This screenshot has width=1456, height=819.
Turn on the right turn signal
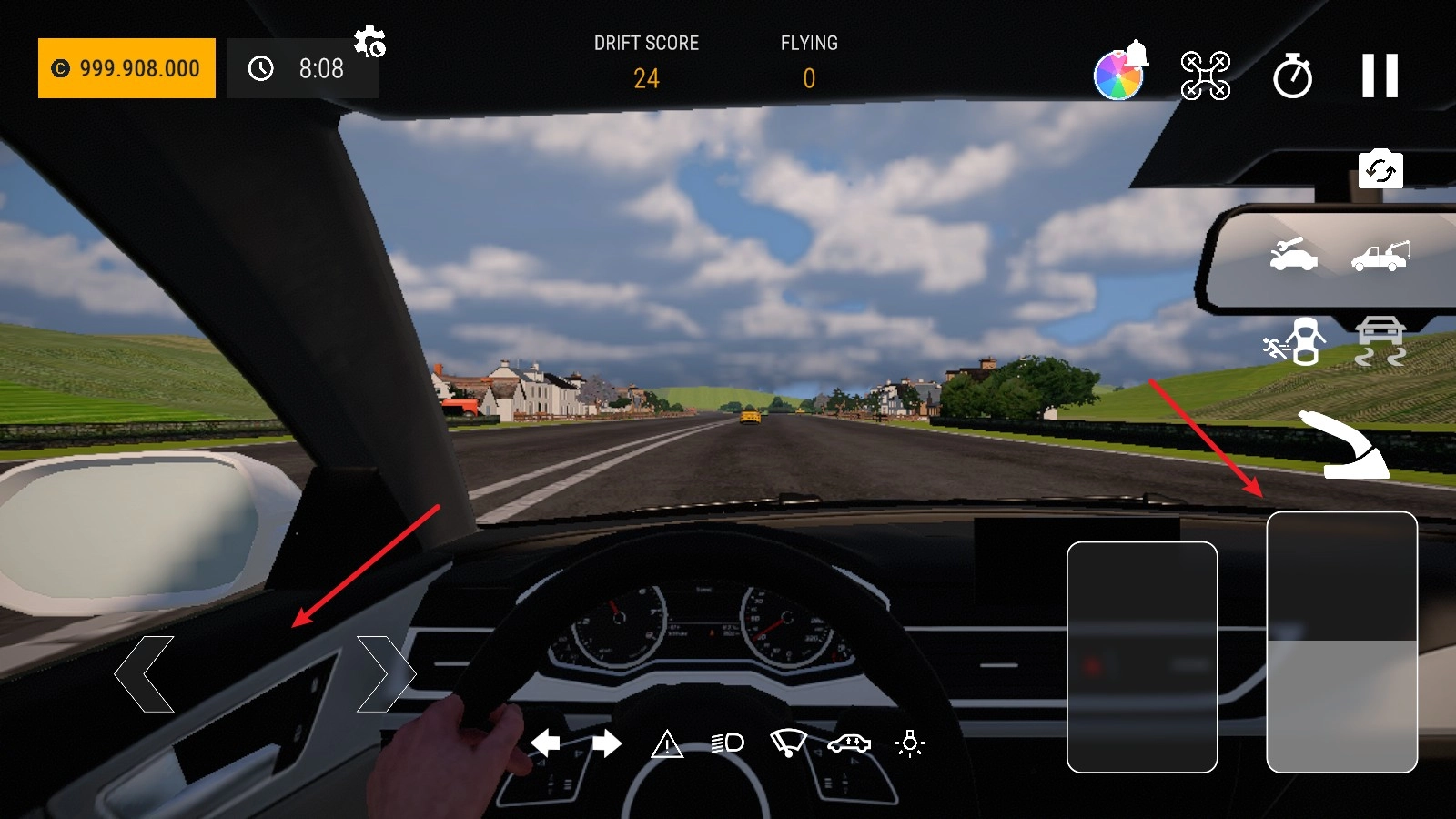click(x=607, y=743)
